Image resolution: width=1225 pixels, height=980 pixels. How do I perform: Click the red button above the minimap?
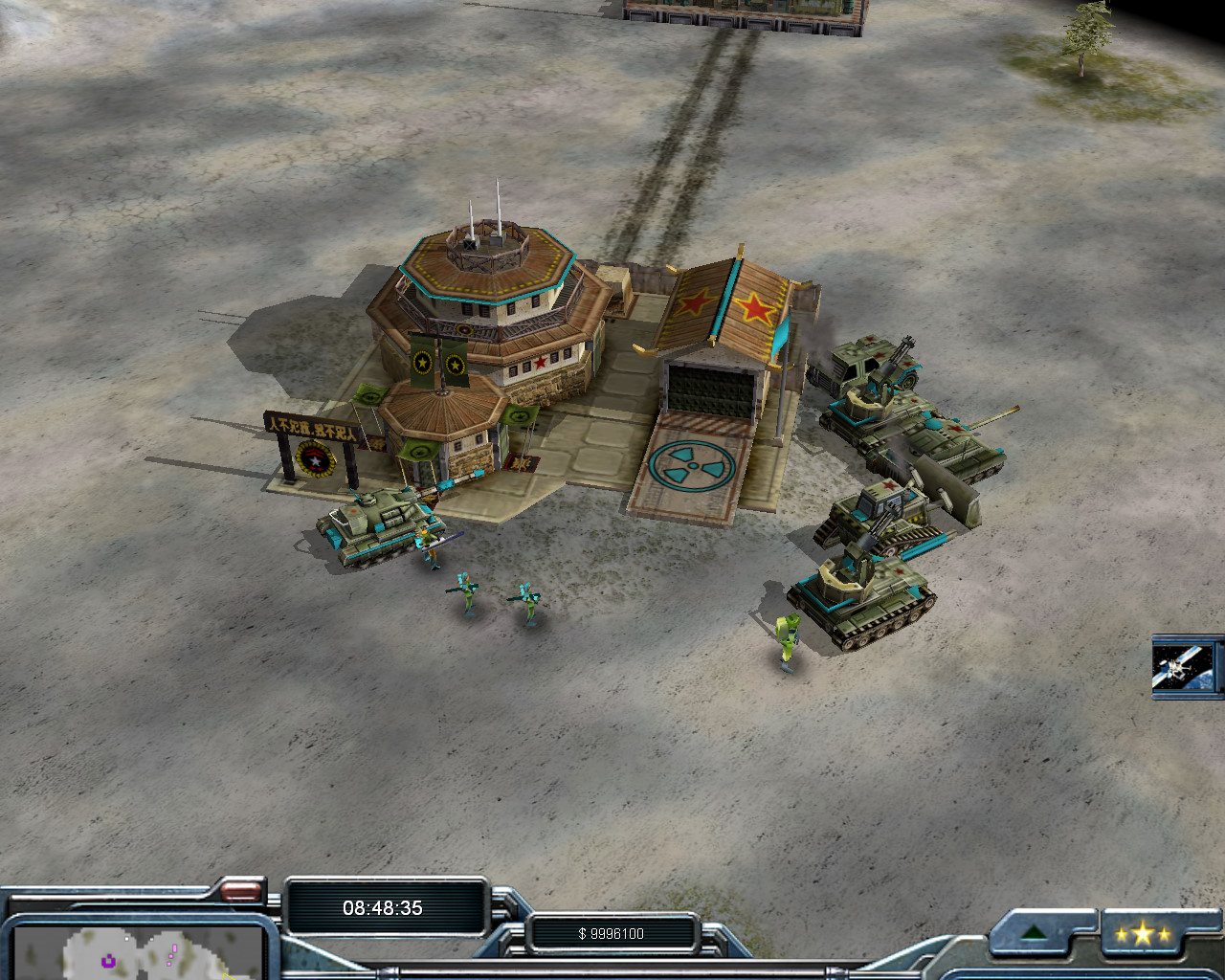(x=240, y=892)
